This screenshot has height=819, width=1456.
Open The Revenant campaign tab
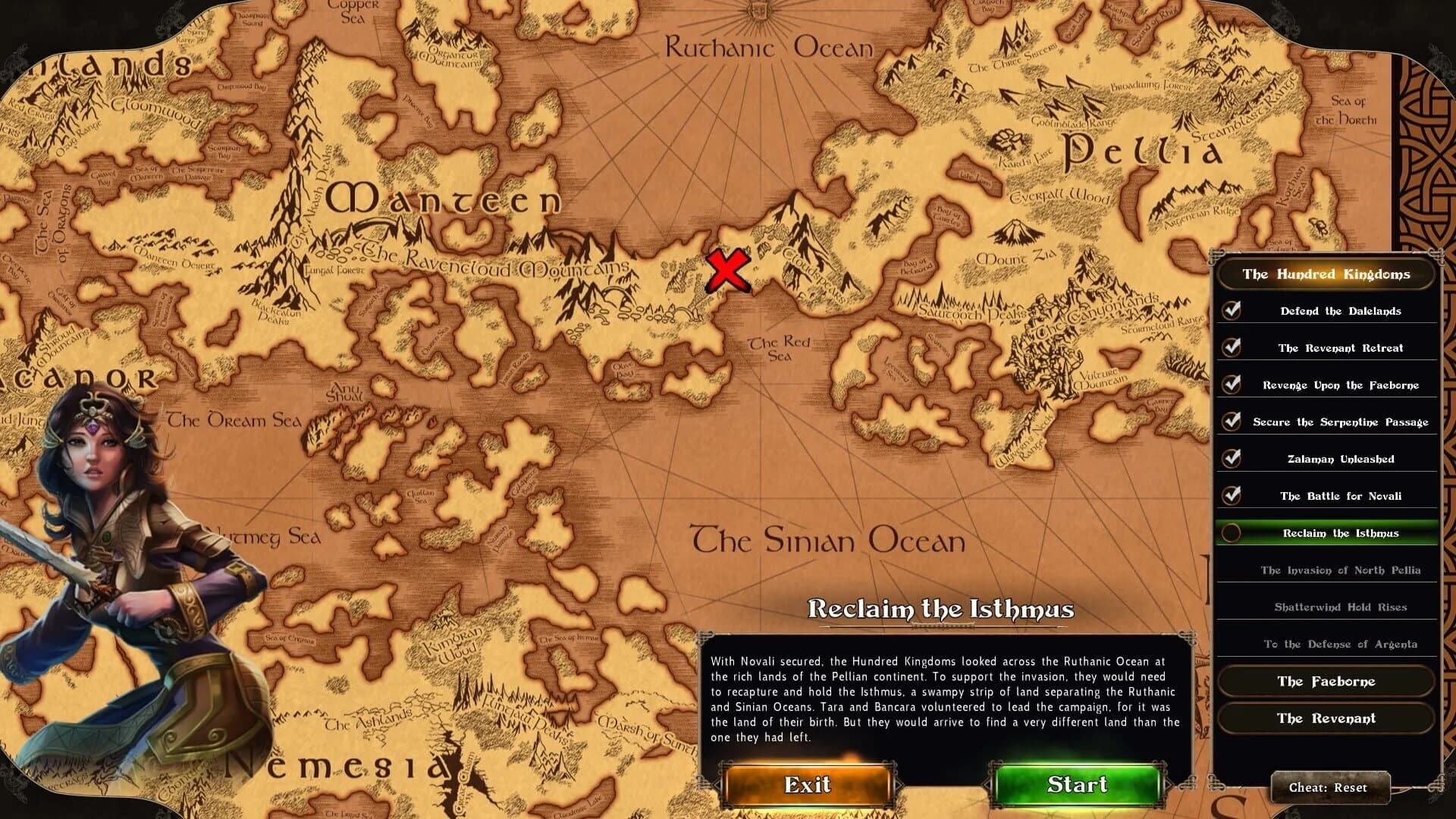(x=1326, y=718)
